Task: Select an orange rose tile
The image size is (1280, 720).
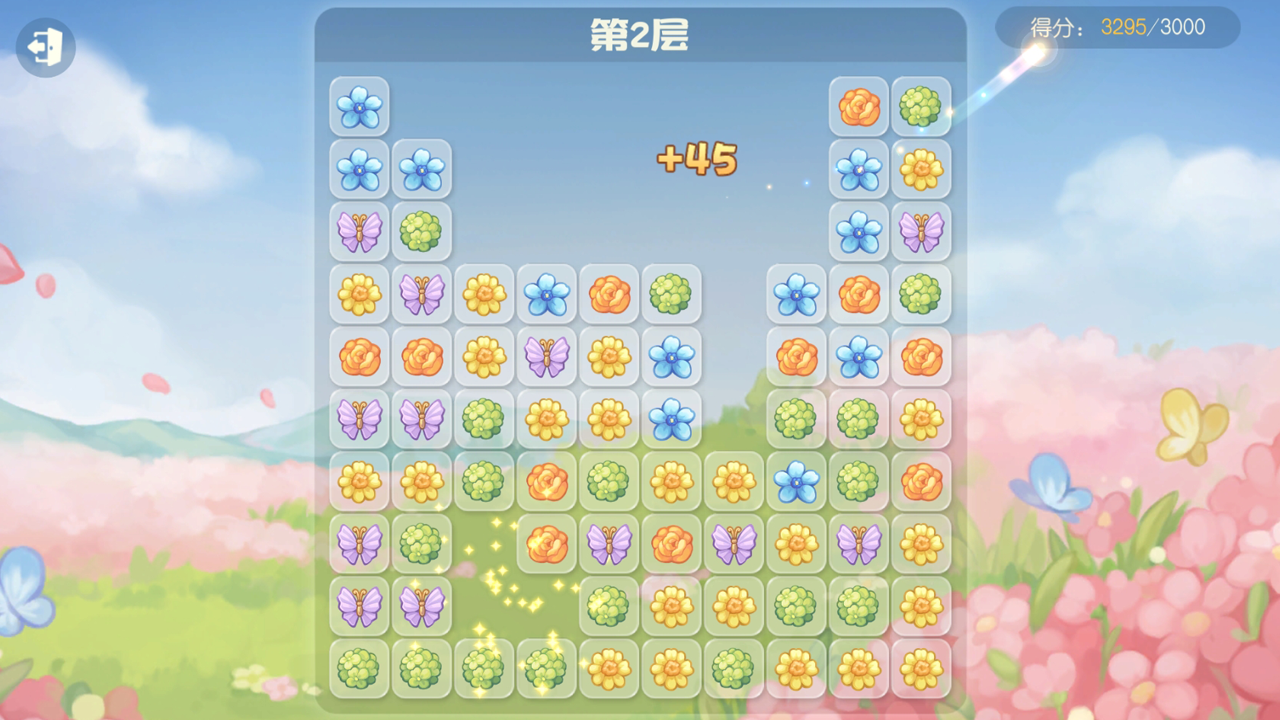Action: [x=359, y=356]
